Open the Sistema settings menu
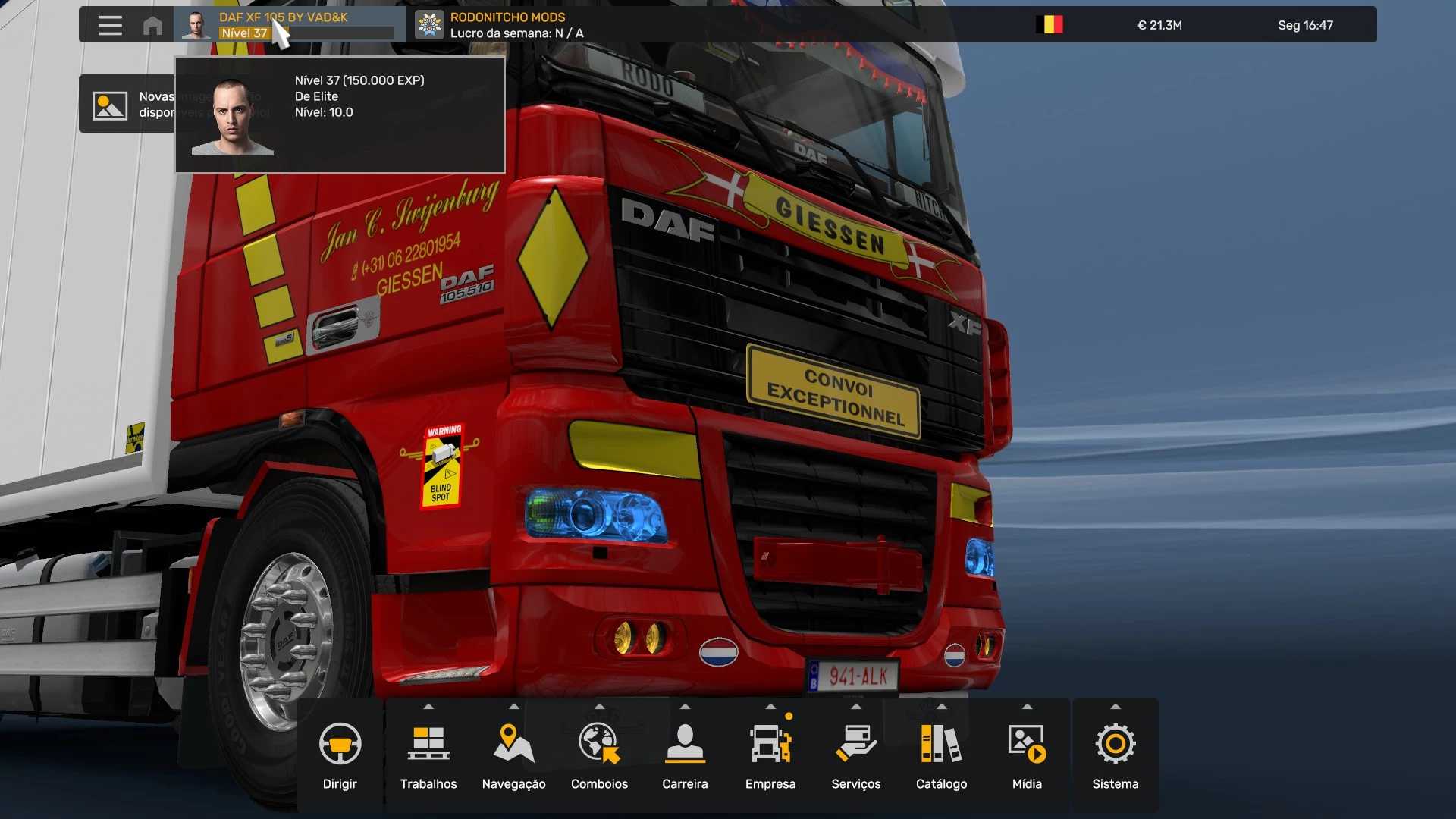The width and height of the screenshot is (1456, 819). 1115,755
